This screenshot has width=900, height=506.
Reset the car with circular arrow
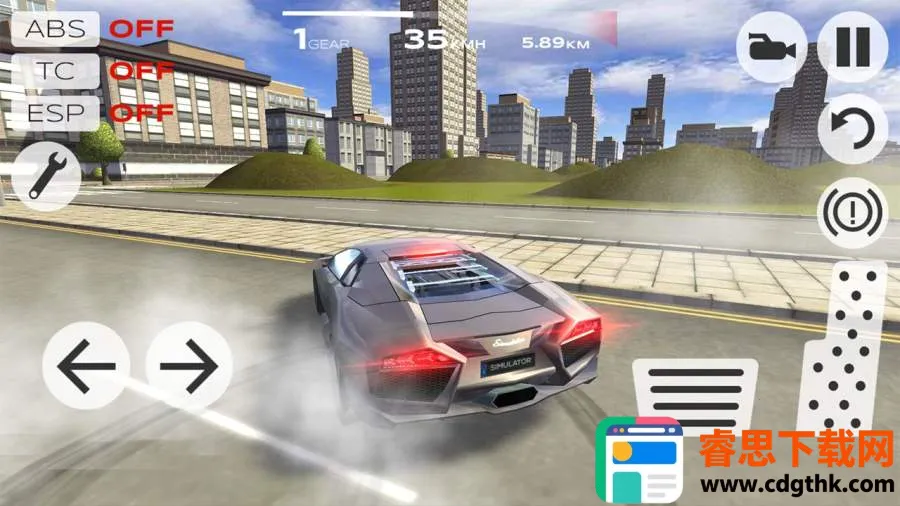click(x=852, y=129)
